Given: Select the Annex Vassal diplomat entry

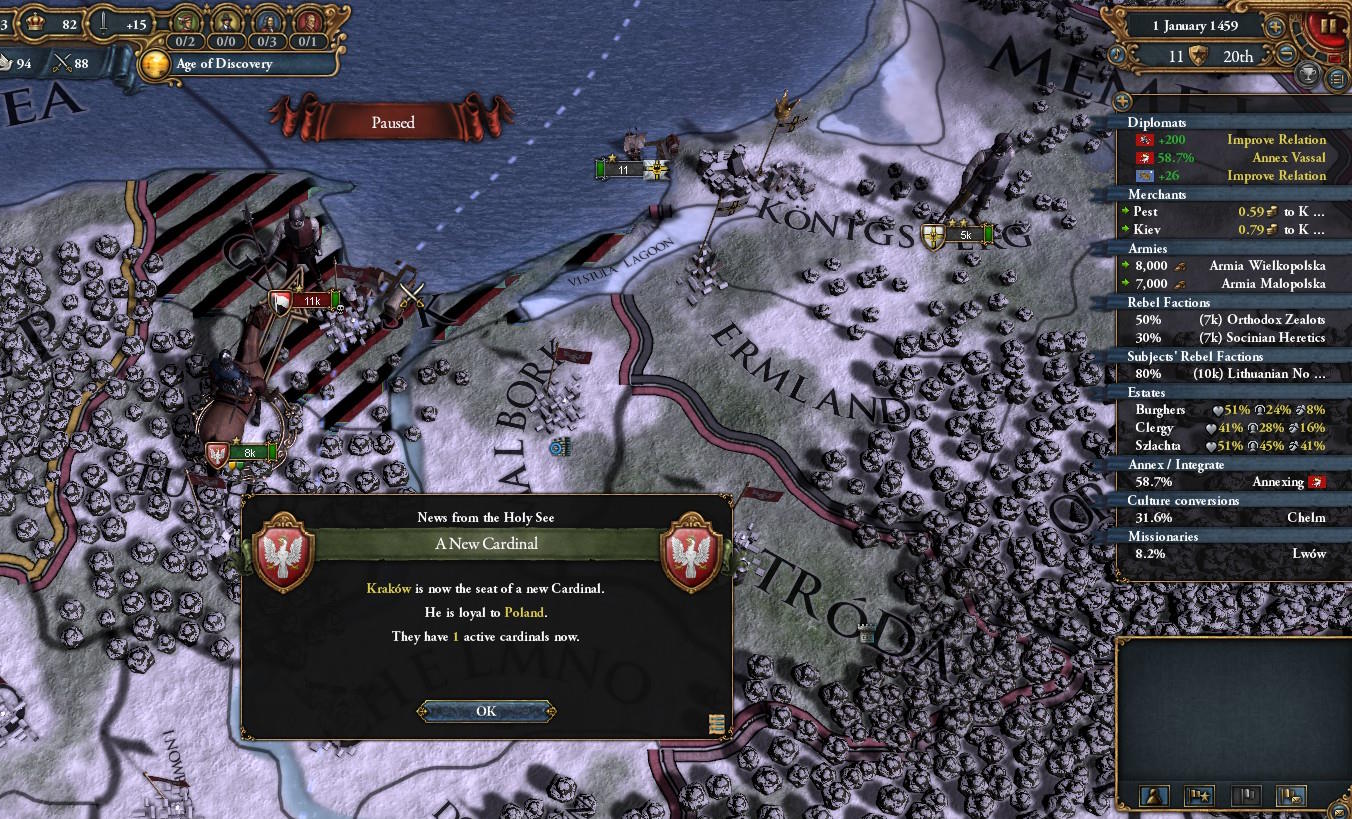Looking at the screenshot, I should coord(1226,158).
